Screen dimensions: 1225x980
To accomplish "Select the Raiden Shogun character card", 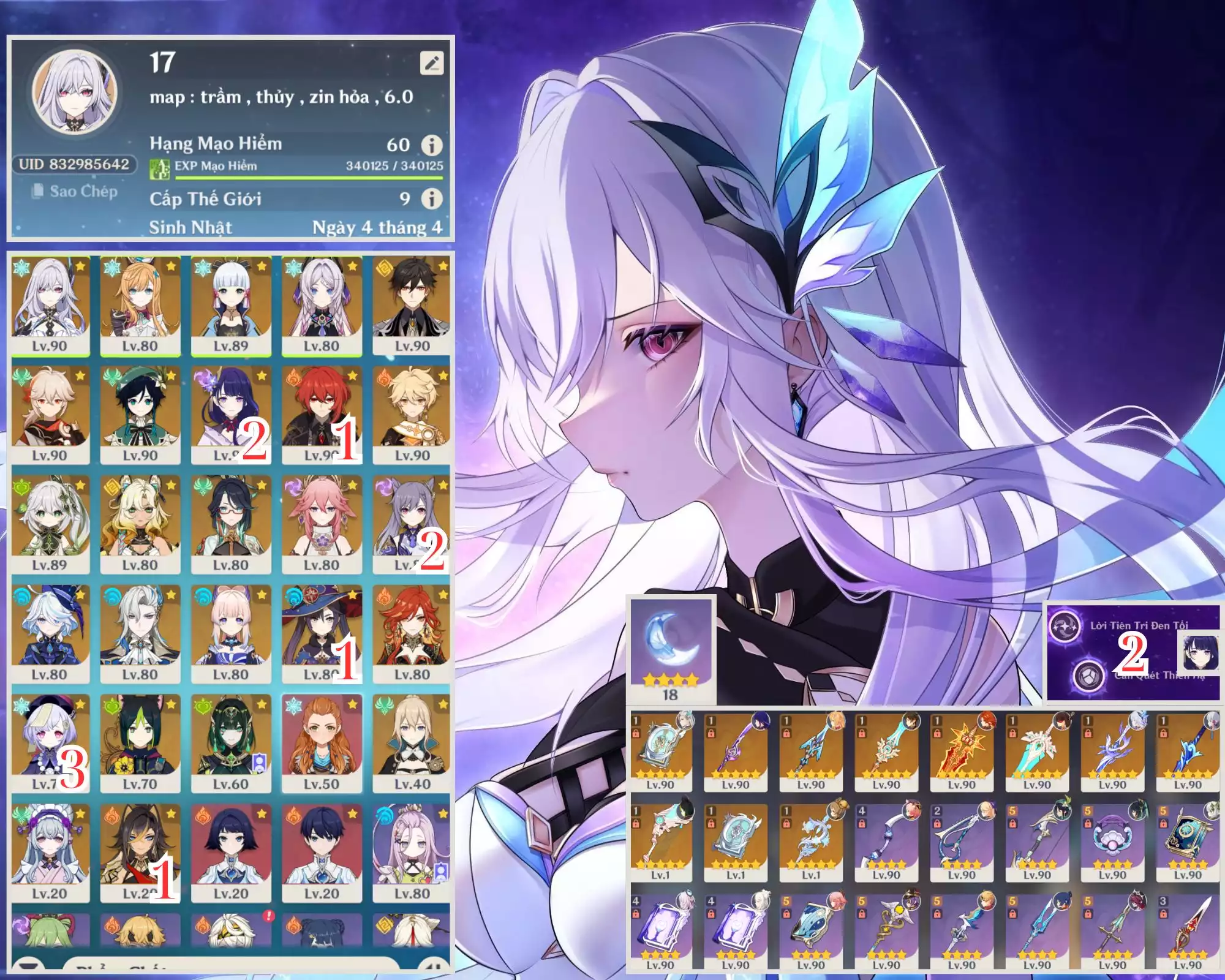I will coord(231,414).
